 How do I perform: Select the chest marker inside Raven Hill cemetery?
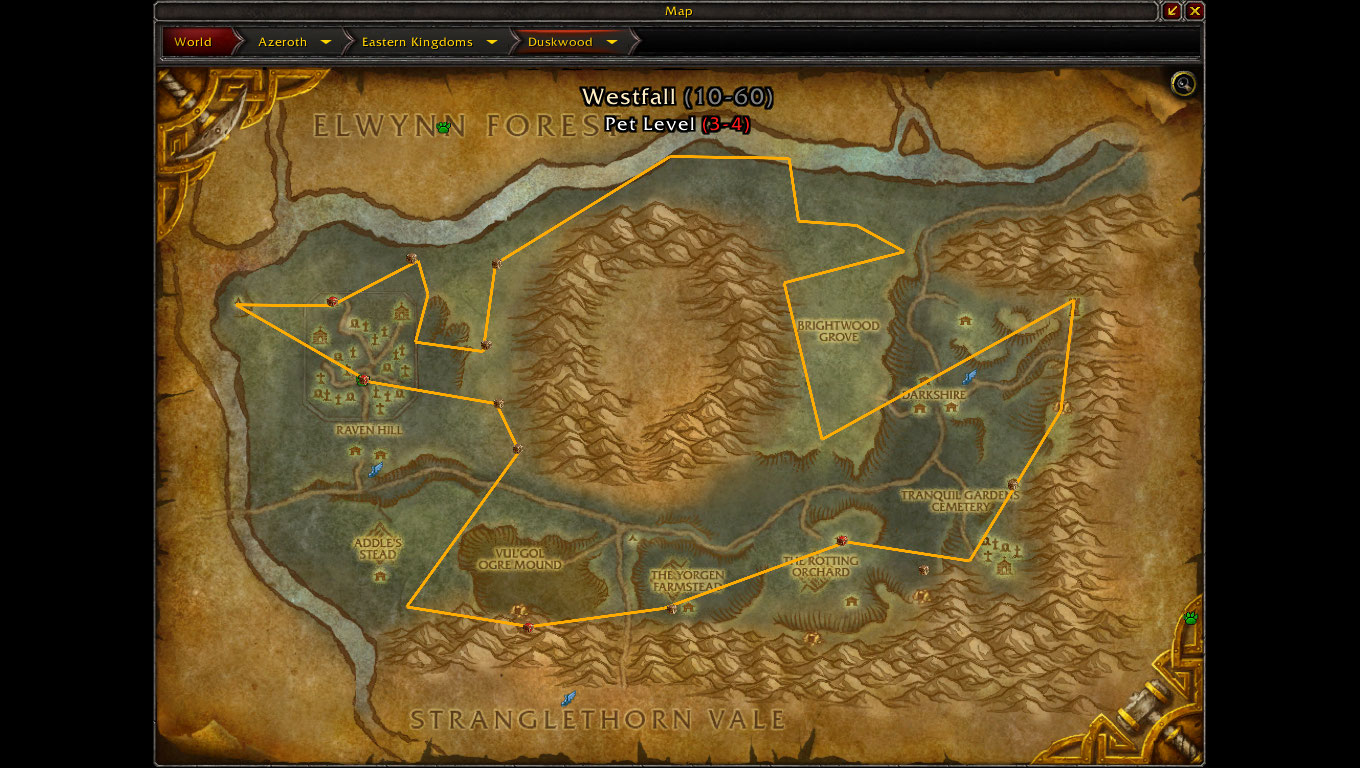click(363, 379)
